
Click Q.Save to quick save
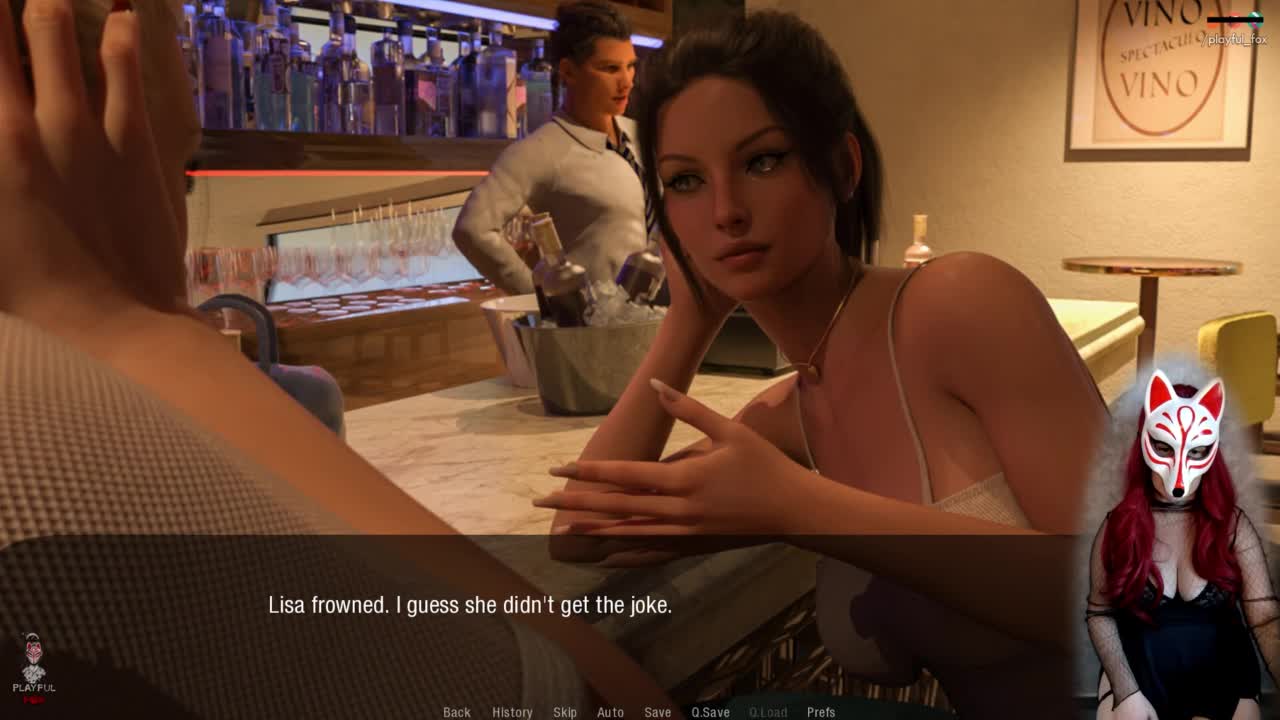coord(710,712)
